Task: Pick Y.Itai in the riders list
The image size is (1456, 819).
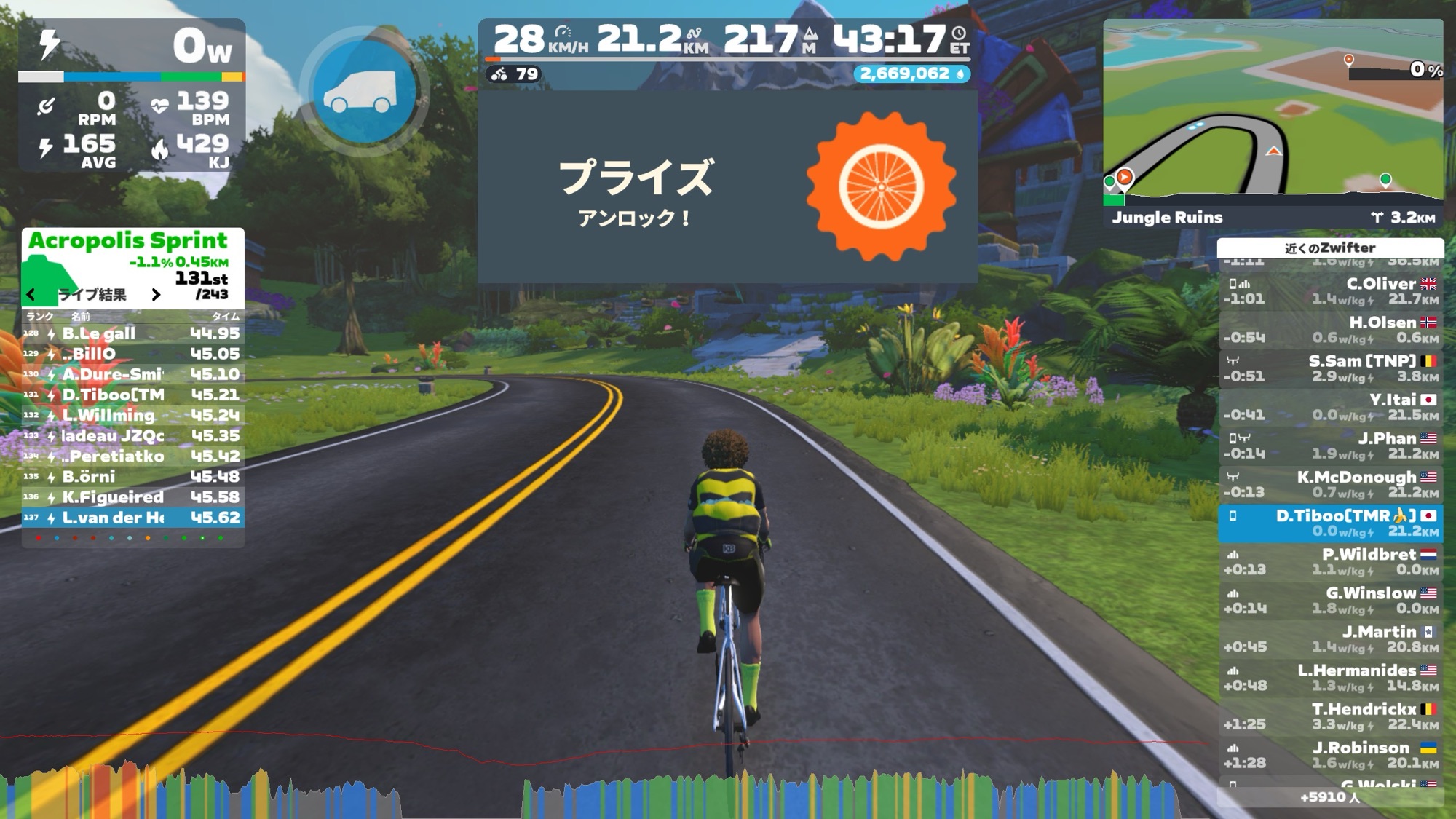Action: point(1330,407)
